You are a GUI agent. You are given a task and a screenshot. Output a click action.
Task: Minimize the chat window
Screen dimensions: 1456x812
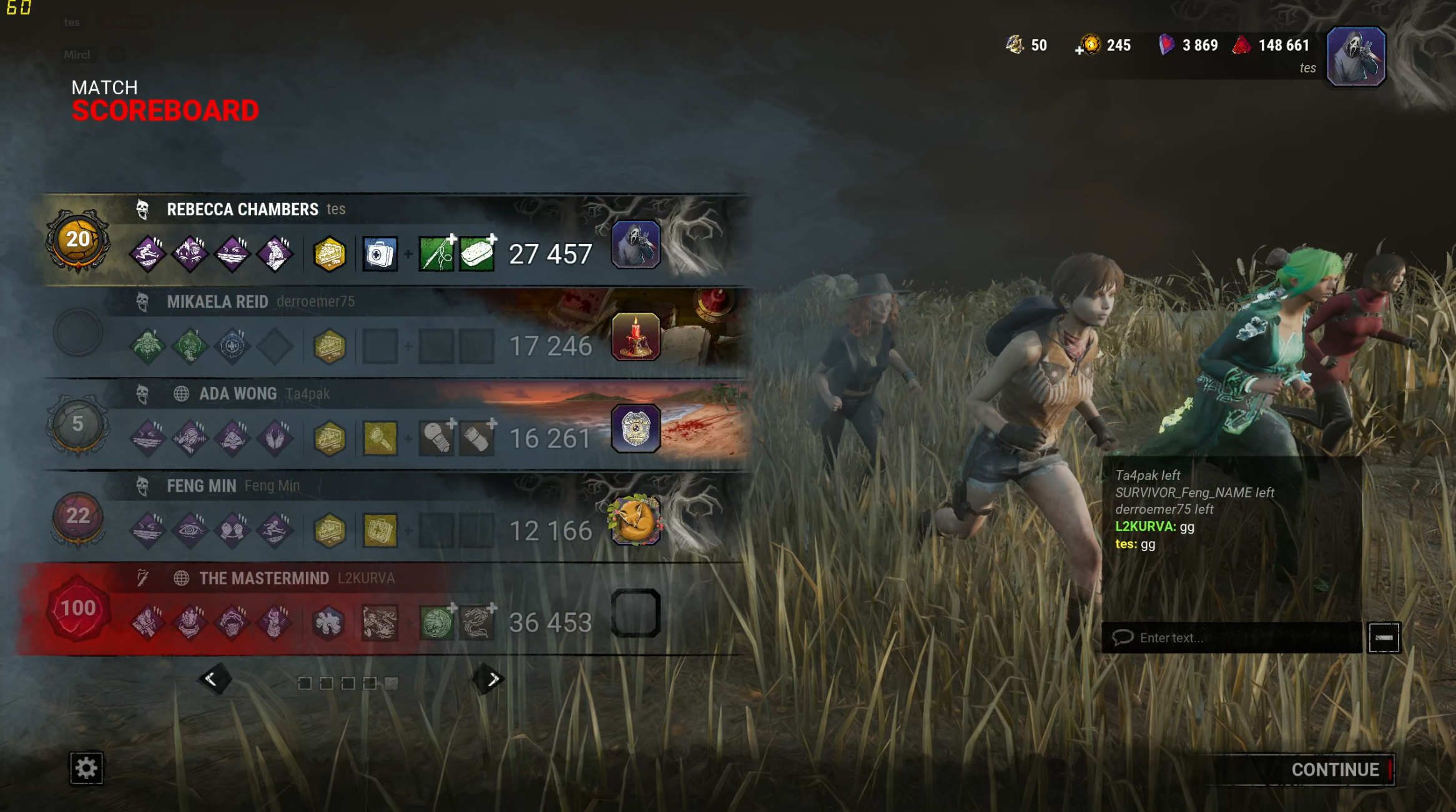tap(1384, 638)
